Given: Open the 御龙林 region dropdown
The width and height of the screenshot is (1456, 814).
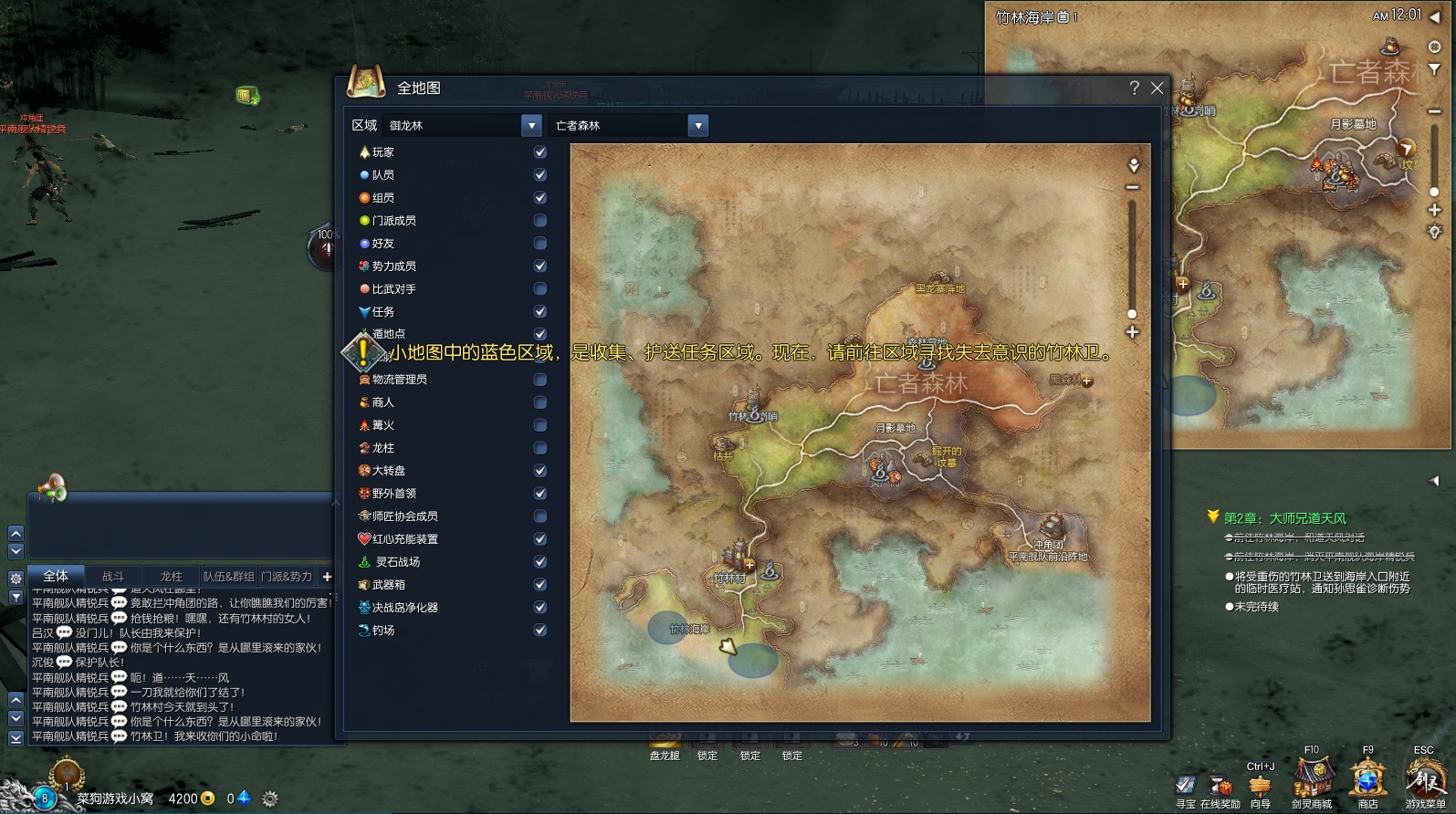Looking at the screenshot, I should (531, 126).
